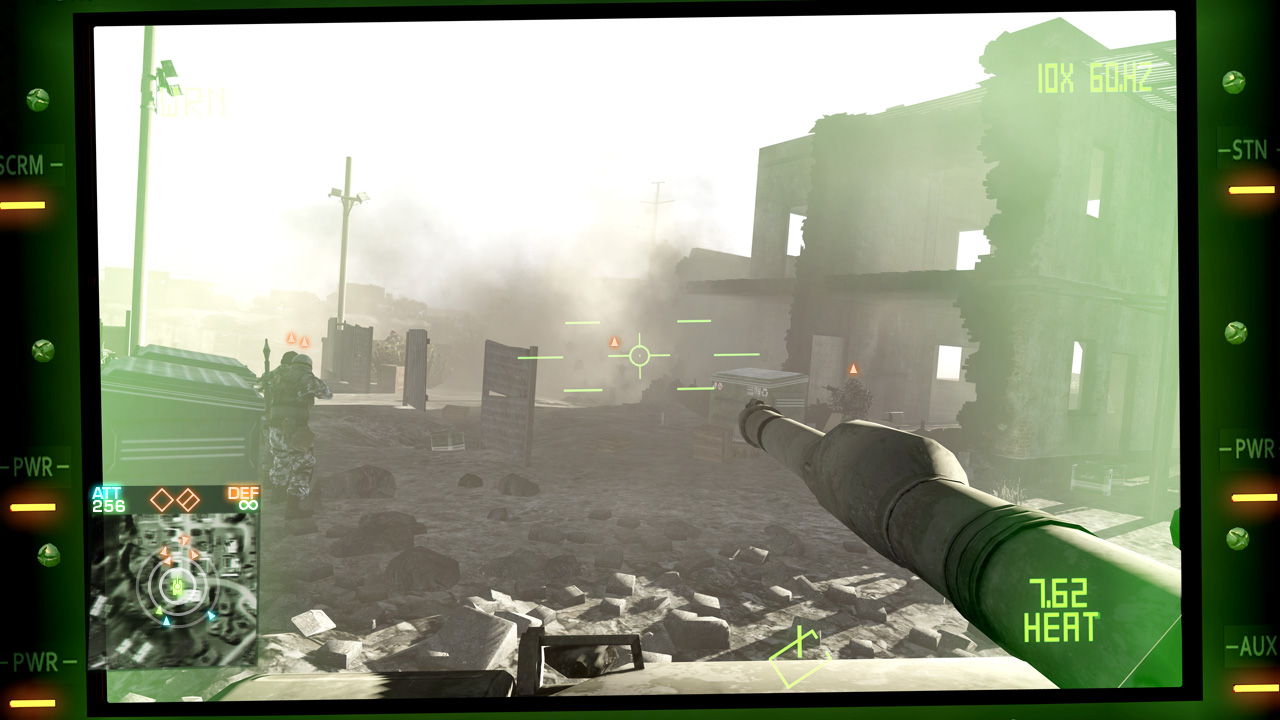Select the left orange objective diamond icon
The height and width of the screenshot is (720, 1280).
click(x=161, y=500)
